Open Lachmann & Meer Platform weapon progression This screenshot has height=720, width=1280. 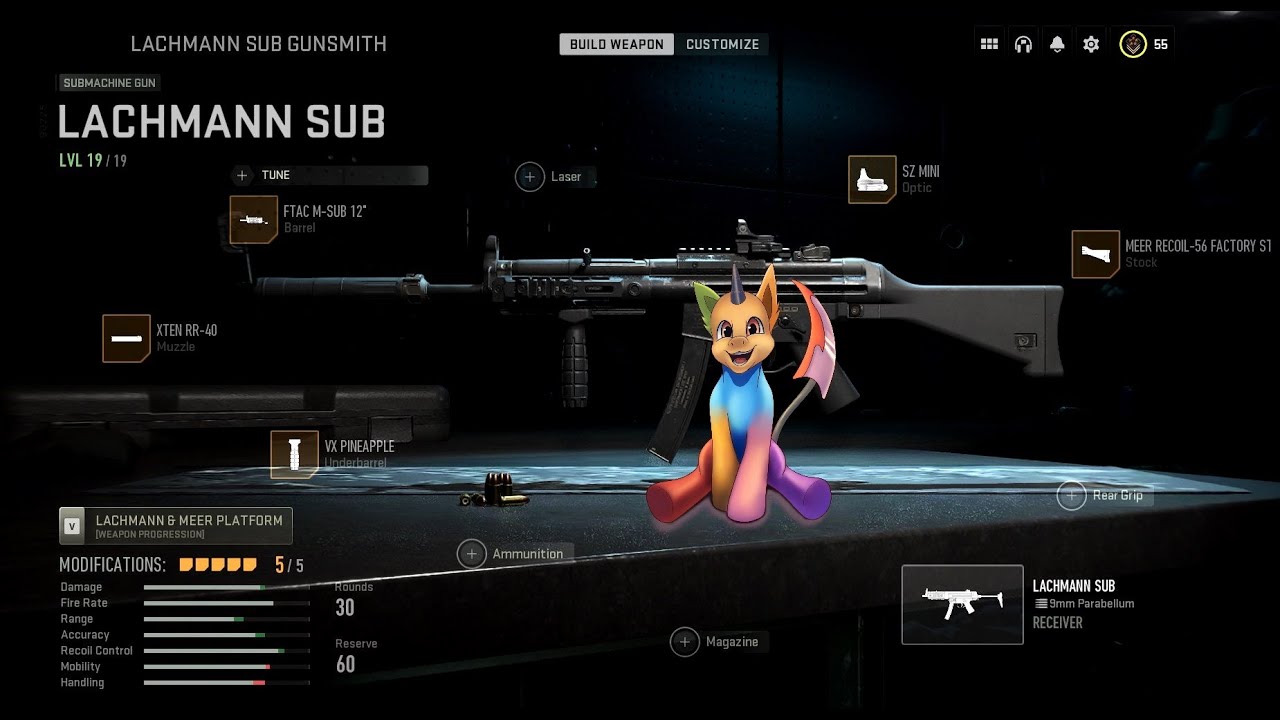click(x=176, y=525)
